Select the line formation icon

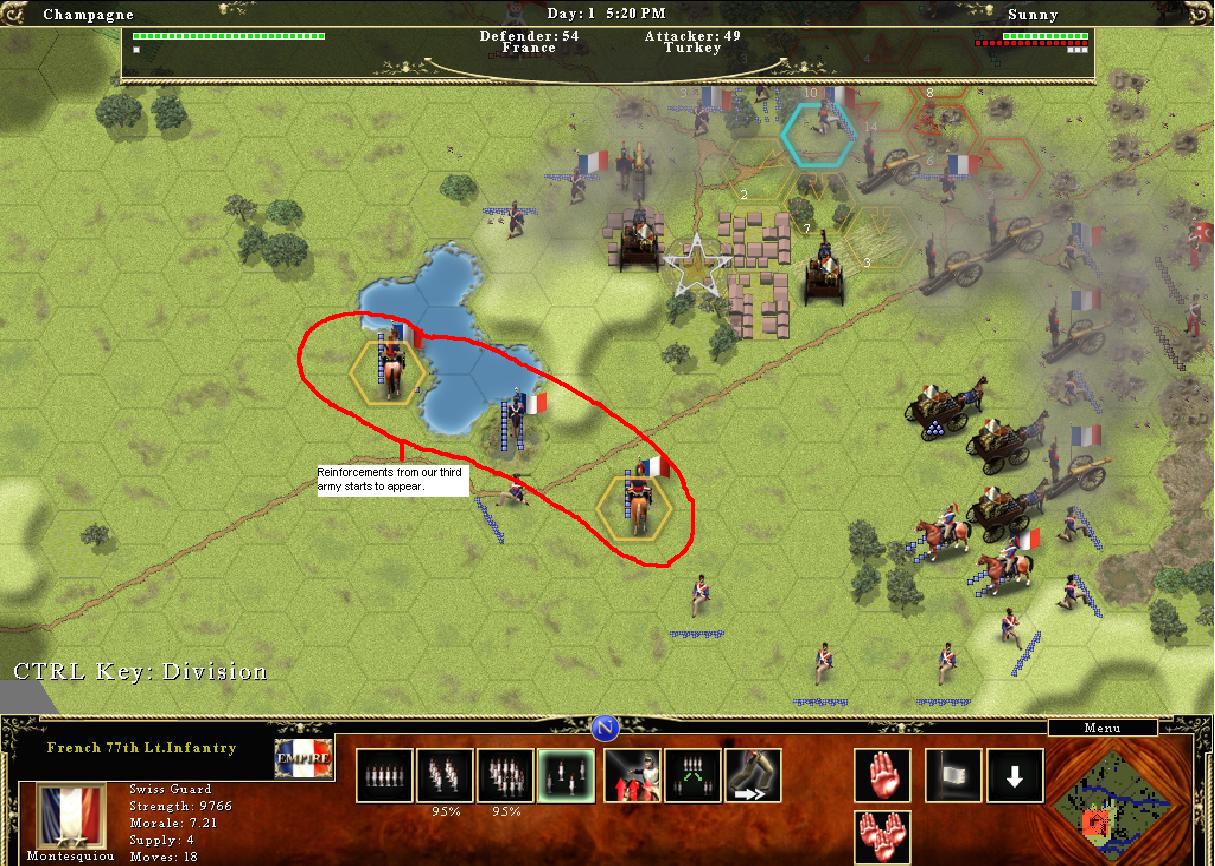point(385,776)
